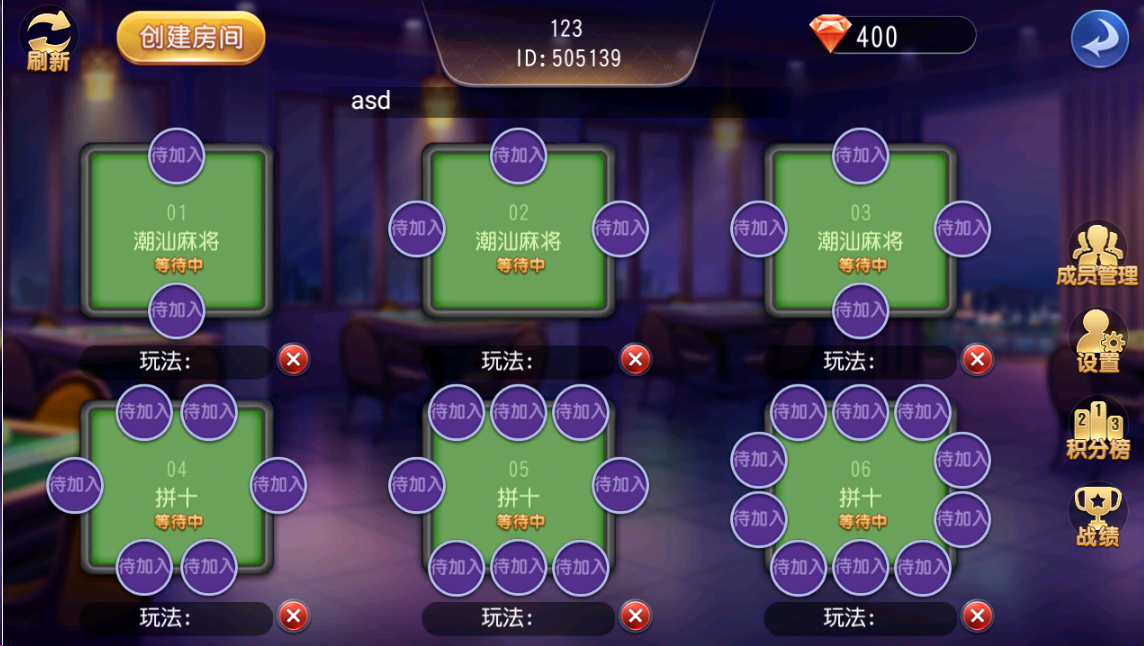
Task: Open the 设置 settings panel
Action: coord(1098,341)
